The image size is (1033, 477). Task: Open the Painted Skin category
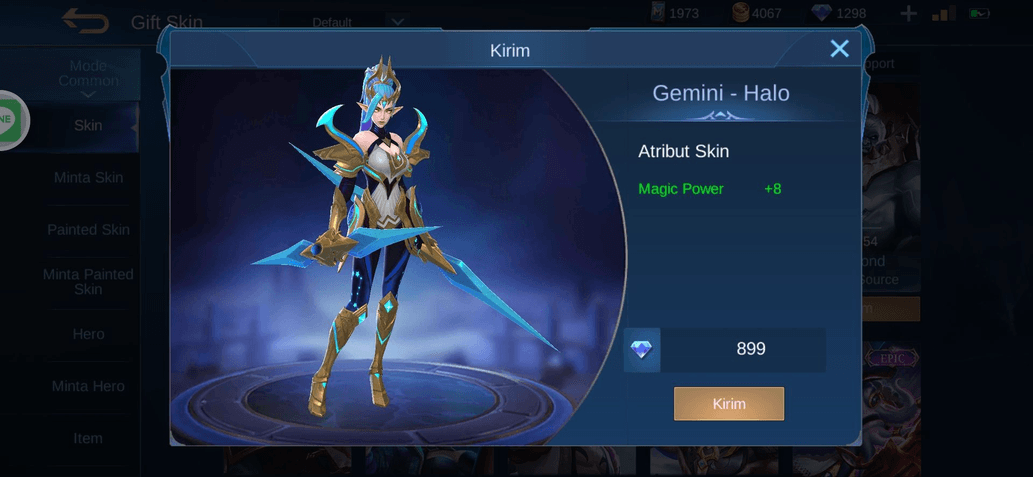pyautogui.click(x=88, y=230)
